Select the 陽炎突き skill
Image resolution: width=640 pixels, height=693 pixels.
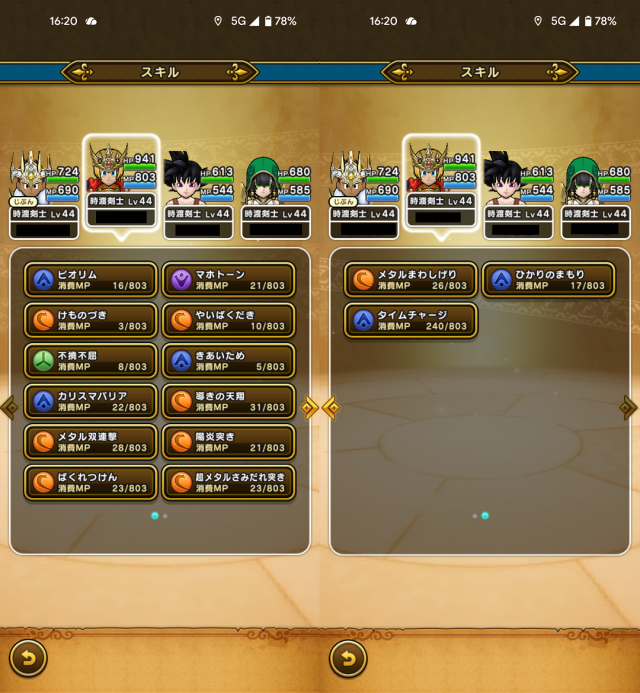click(228, 442)
